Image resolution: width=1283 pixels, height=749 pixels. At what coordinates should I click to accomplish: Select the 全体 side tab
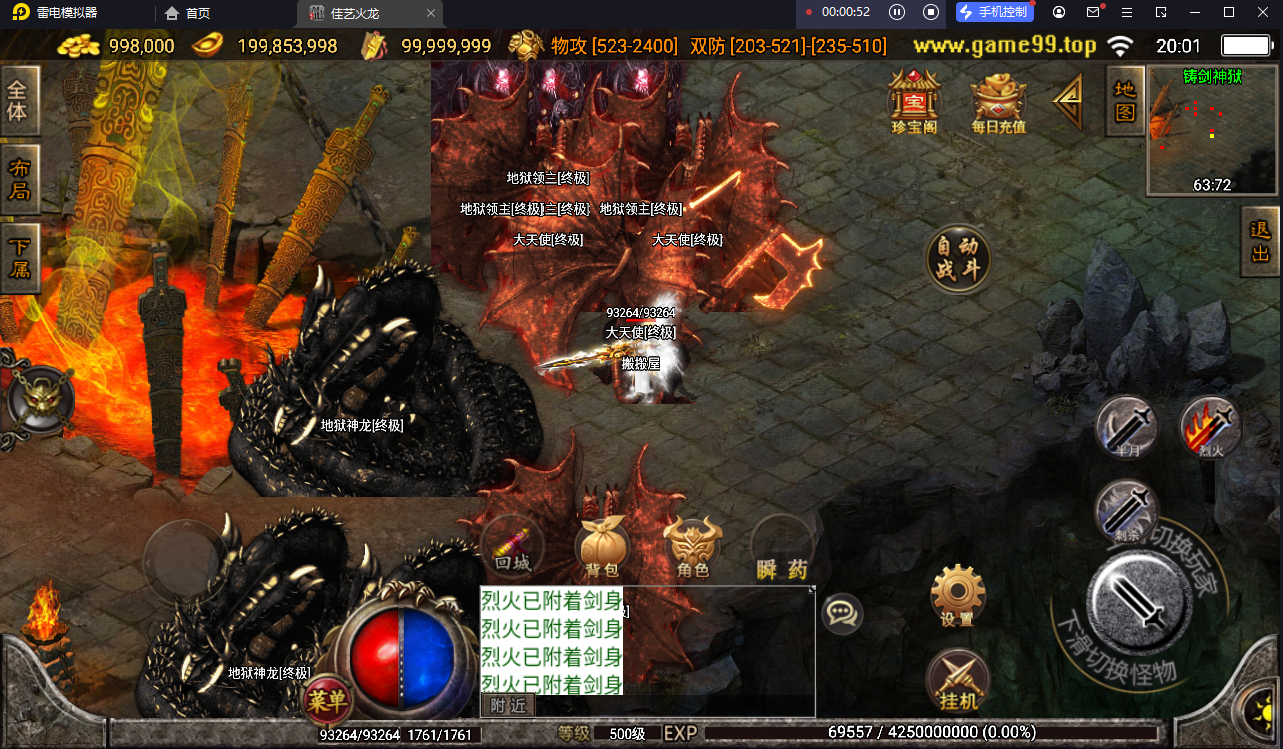pyautogui.click(x=19, y=100)
